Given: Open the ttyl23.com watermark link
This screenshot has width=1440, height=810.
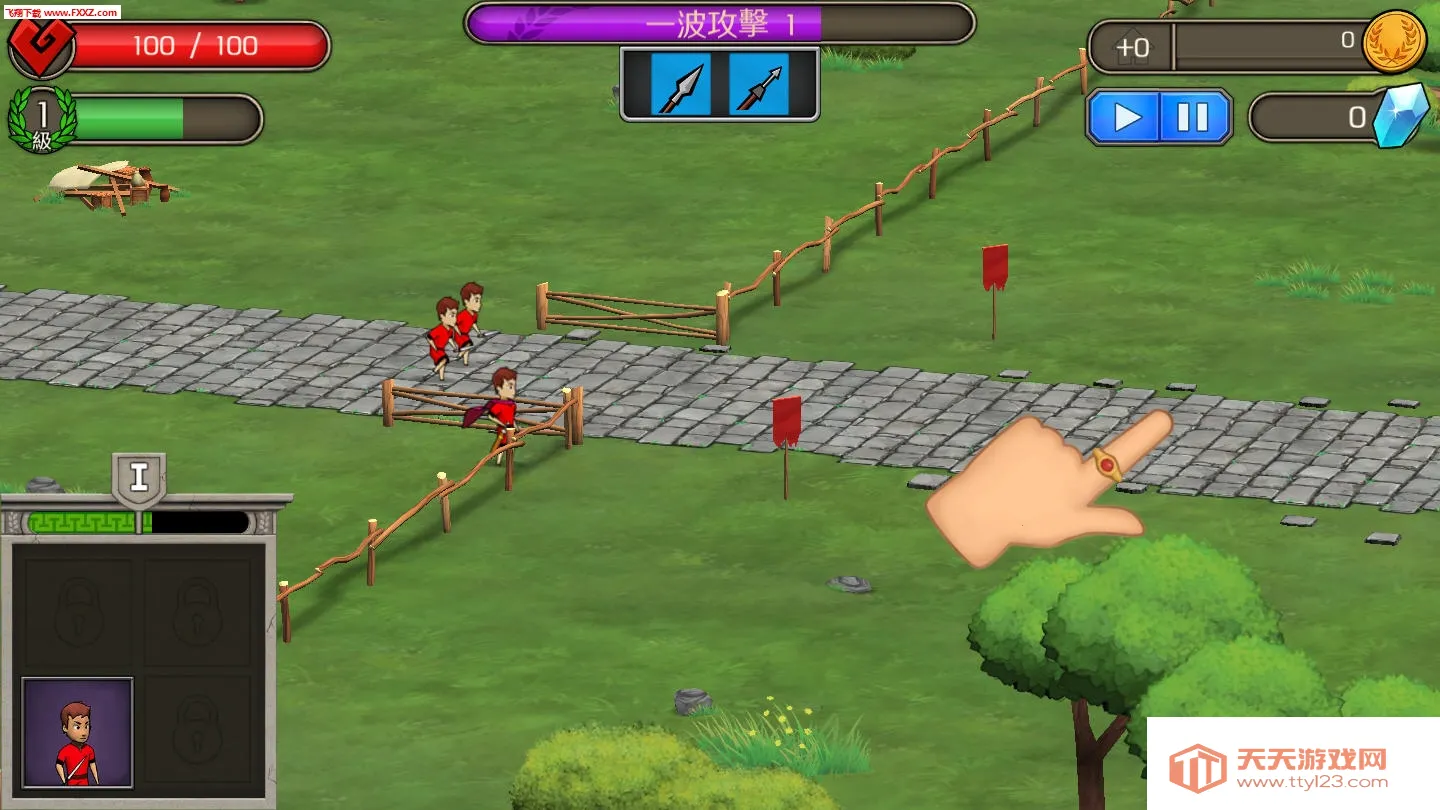Looking at the screenshot, I should coord(1292,768).
